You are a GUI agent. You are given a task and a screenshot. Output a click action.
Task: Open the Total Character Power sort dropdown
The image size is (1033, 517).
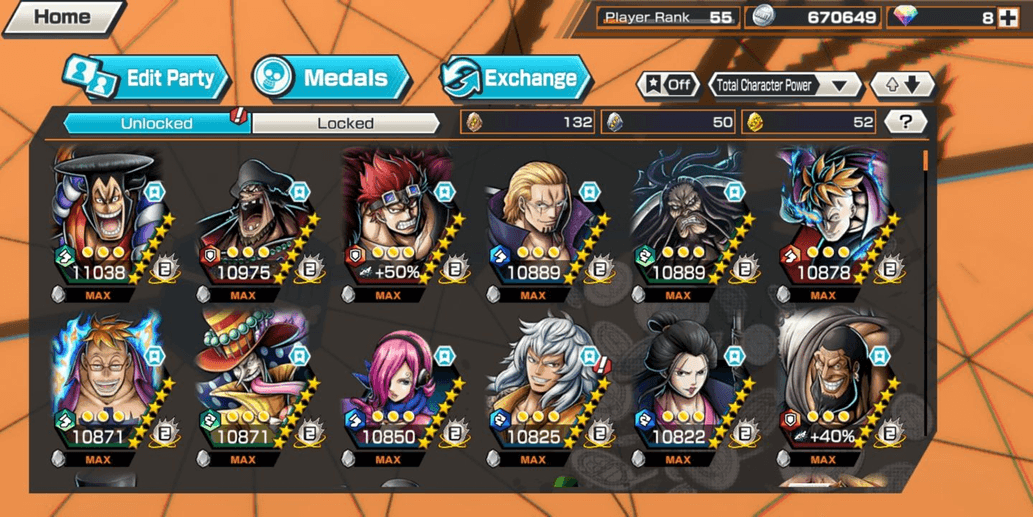click(785, 86)
